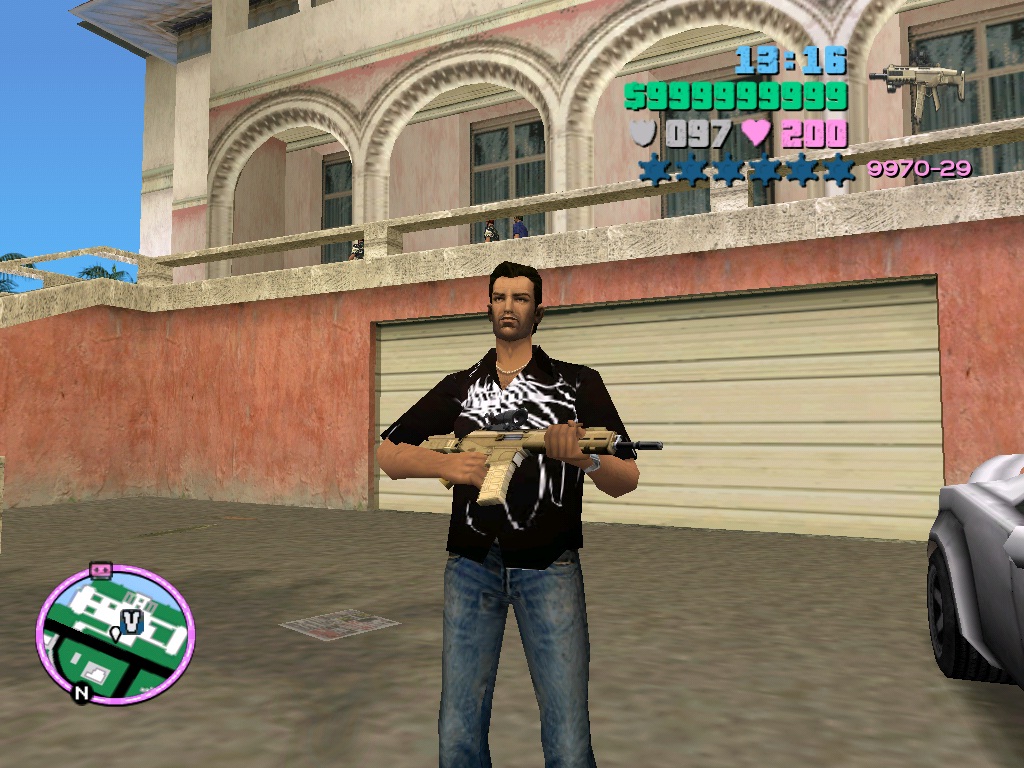This screenshot has width=1024, height=768.
Task: Click the pink cassette marker above radar
Action: pyautogui.click(x=100, y=569)
